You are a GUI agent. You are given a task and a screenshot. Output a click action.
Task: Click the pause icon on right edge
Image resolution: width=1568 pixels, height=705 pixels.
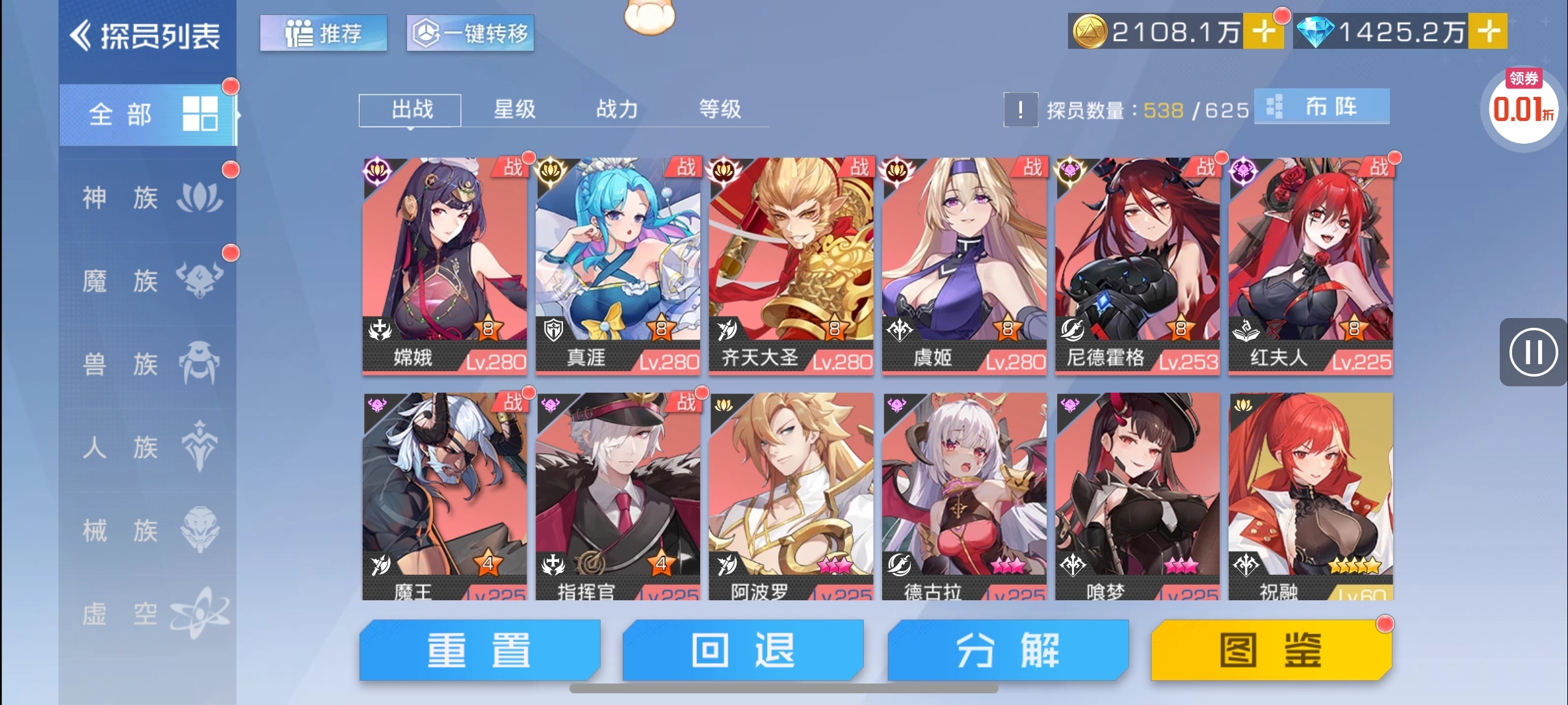pos(1534,352)
